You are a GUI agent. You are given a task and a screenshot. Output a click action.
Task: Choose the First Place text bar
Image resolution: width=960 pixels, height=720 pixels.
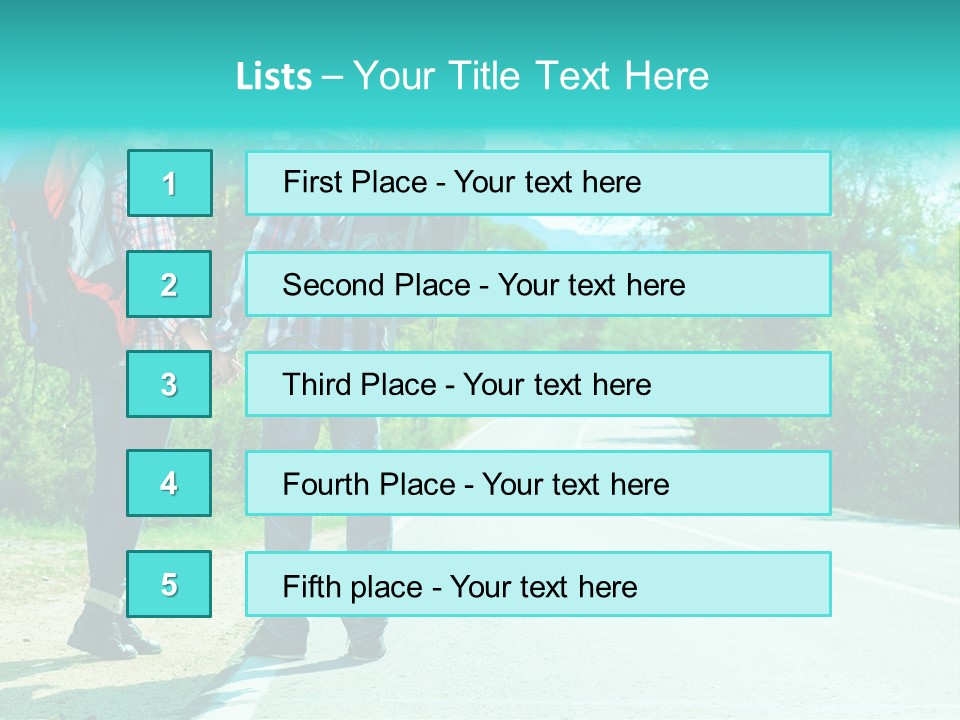coord(538,183)
